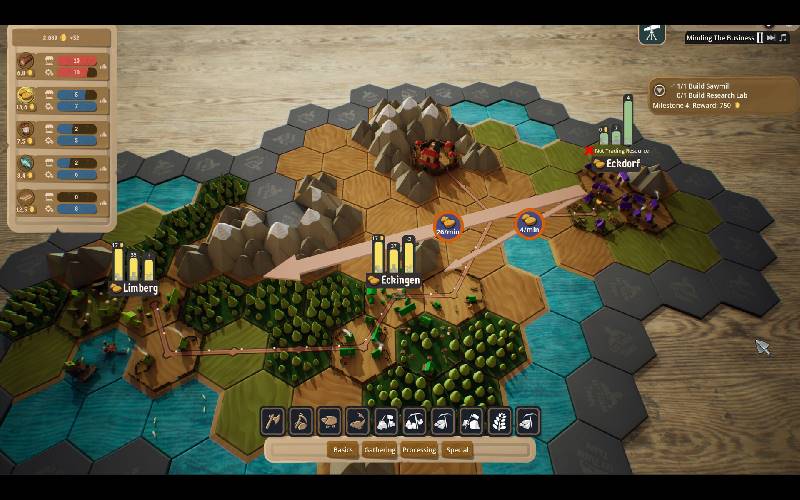Select the Eckdorf town label
This screenshot has height=500, width=800.
[x=620, y=162]
